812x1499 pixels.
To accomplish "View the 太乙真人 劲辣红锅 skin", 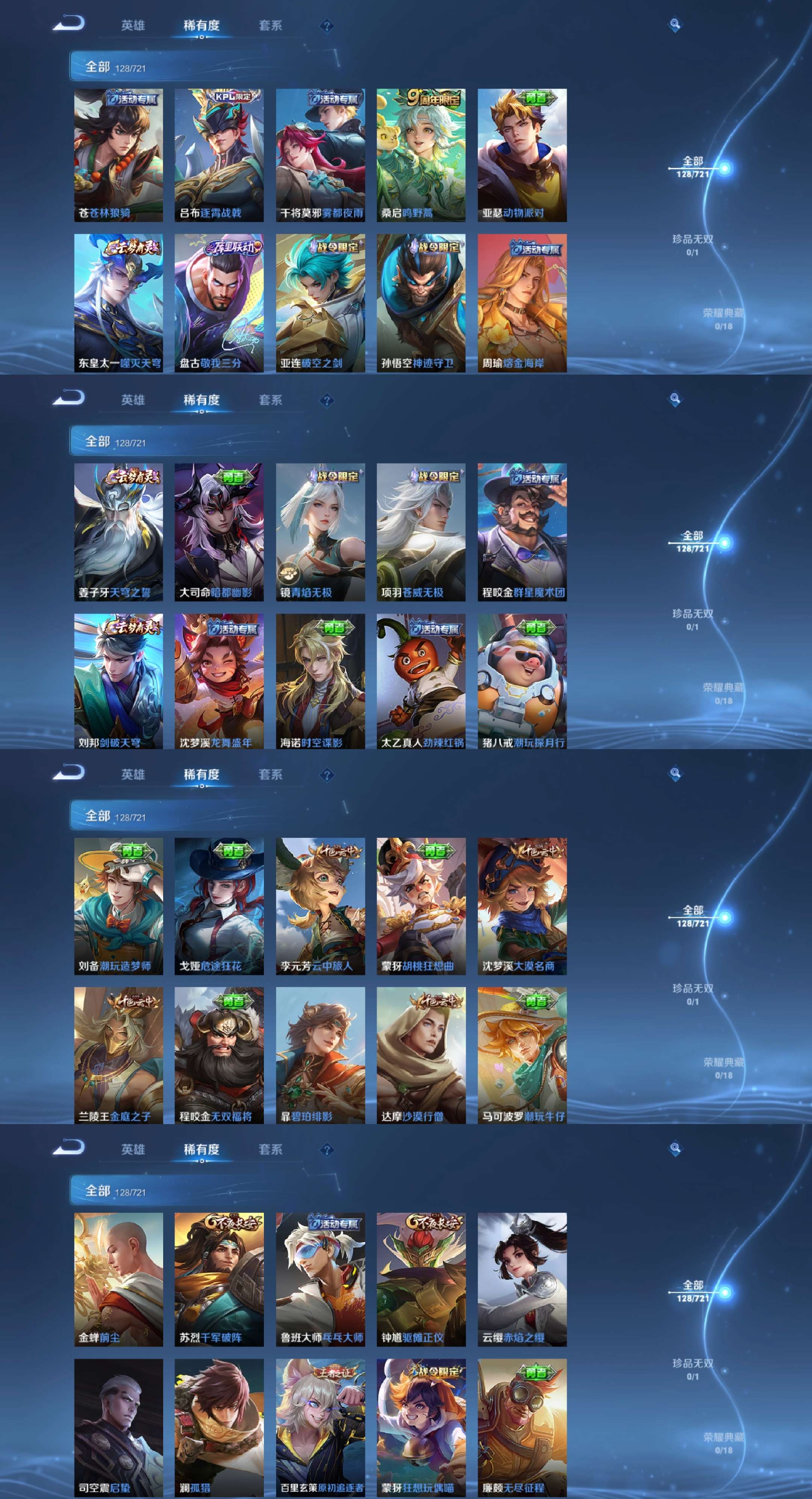I will point(421,681).
